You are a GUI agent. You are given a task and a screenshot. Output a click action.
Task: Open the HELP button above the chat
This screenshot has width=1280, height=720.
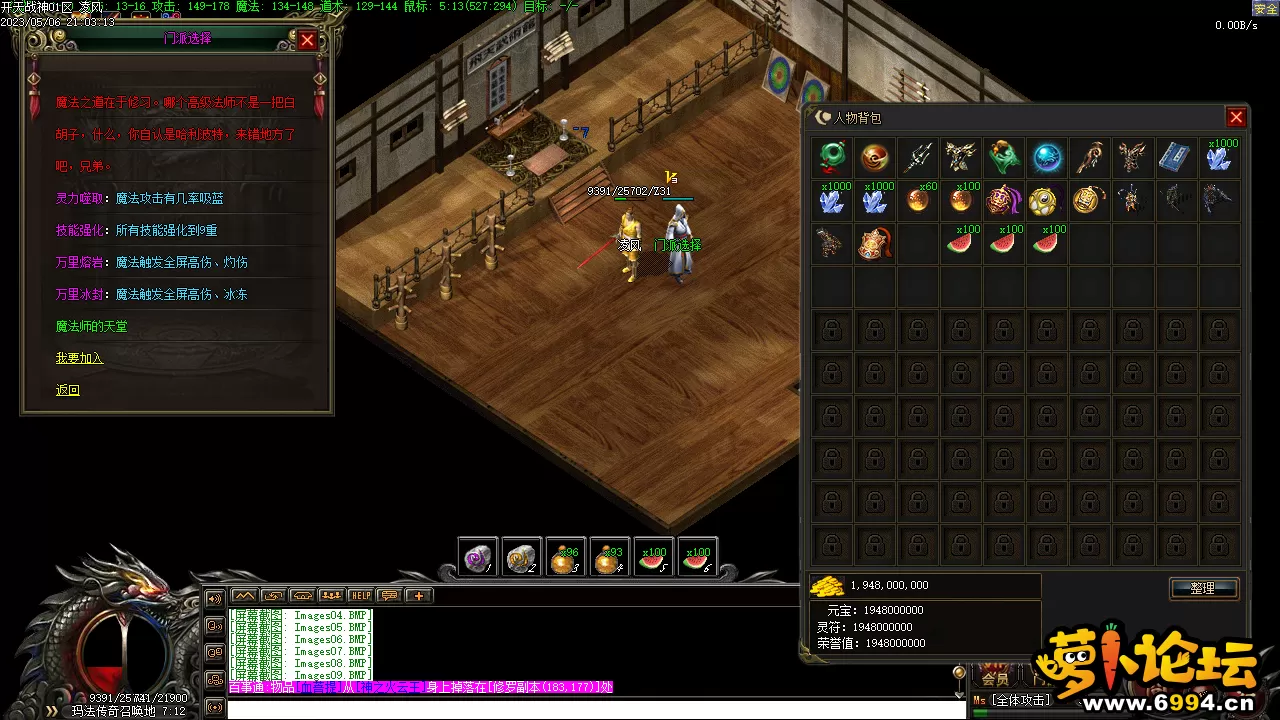360,595
